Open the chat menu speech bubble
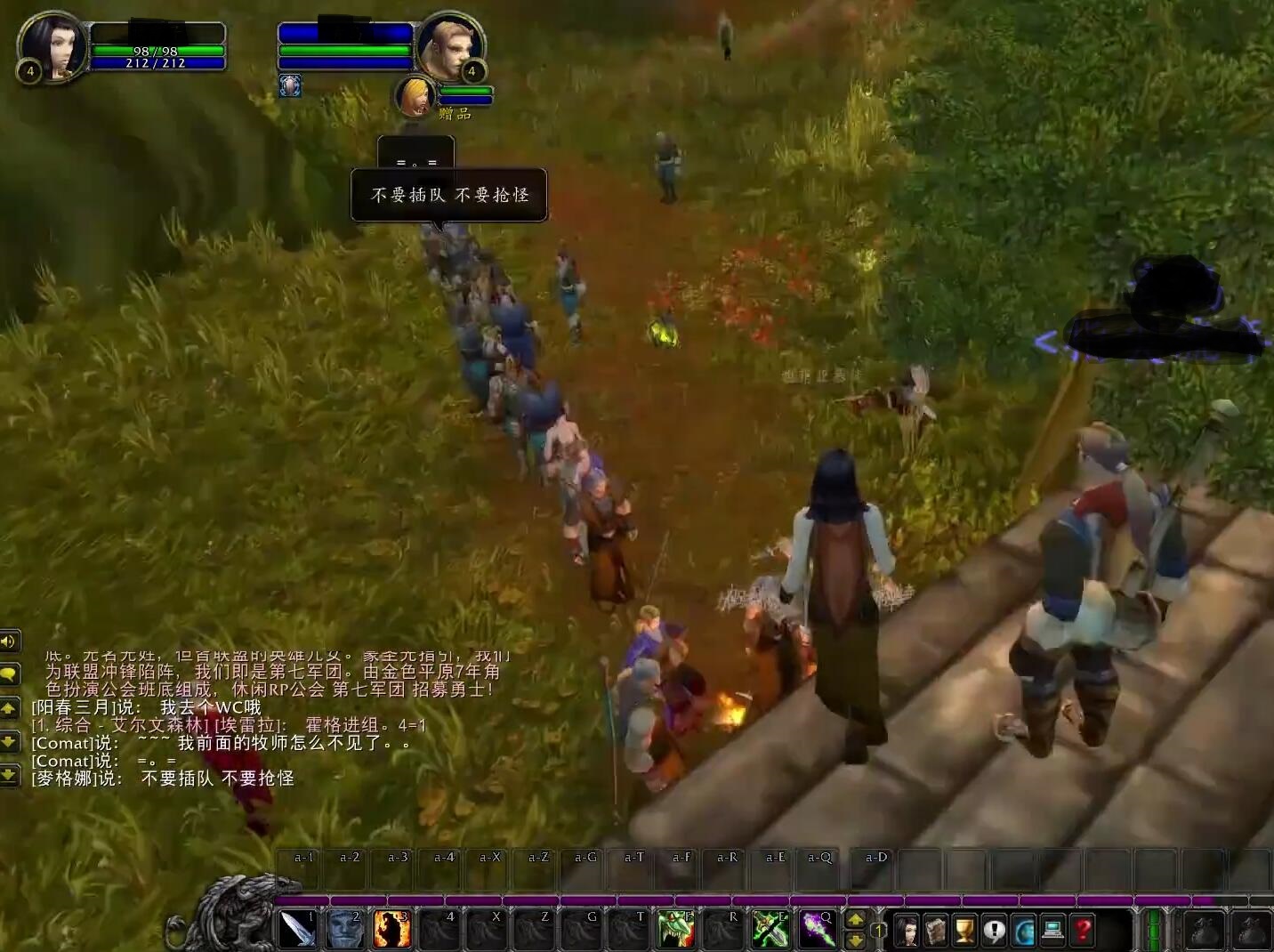The width and height of the screenshot is (1274, 952). point(9,674)
